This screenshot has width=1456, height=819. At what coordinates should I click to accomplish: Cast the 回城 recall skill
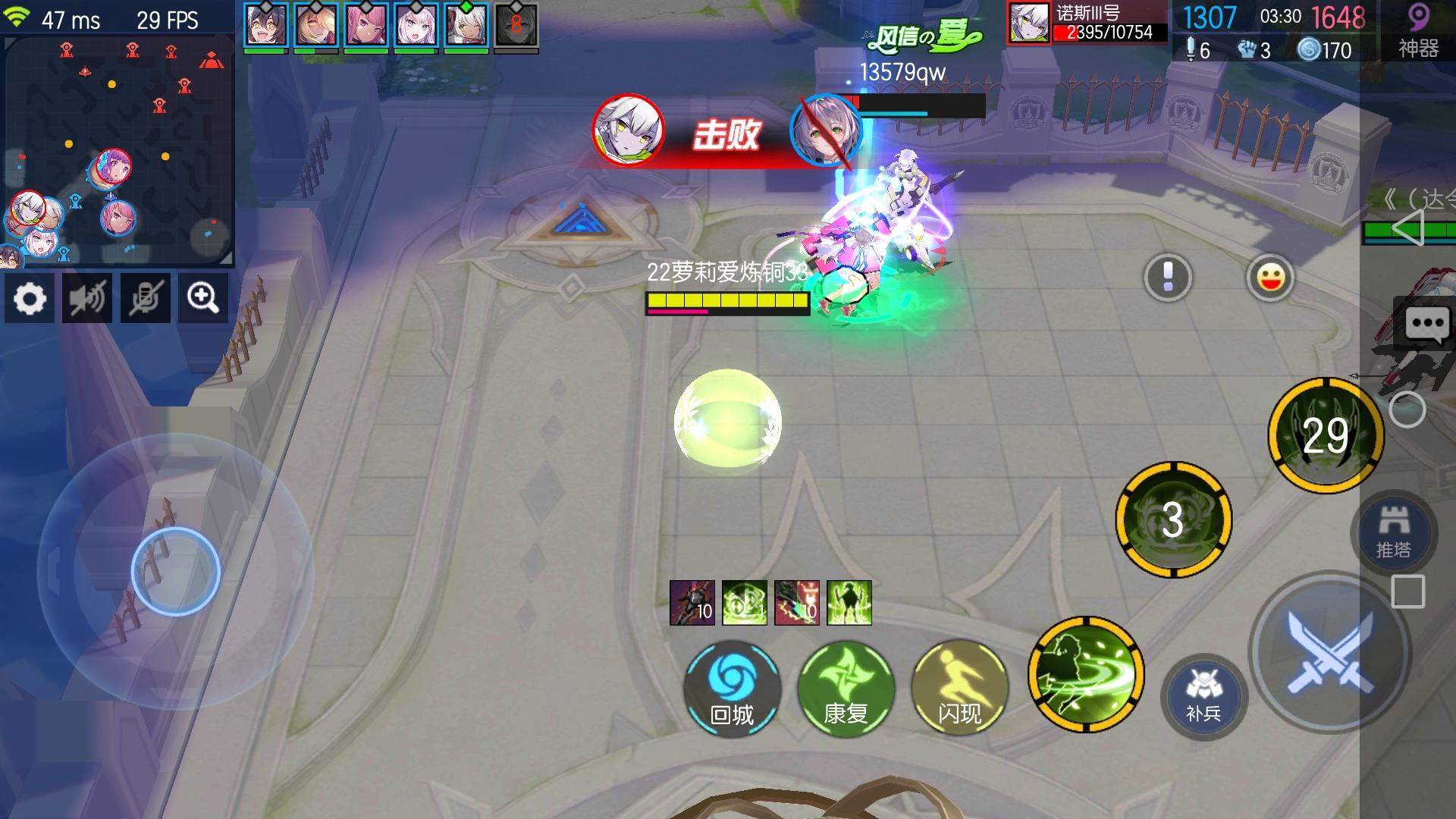pos(732,688)
